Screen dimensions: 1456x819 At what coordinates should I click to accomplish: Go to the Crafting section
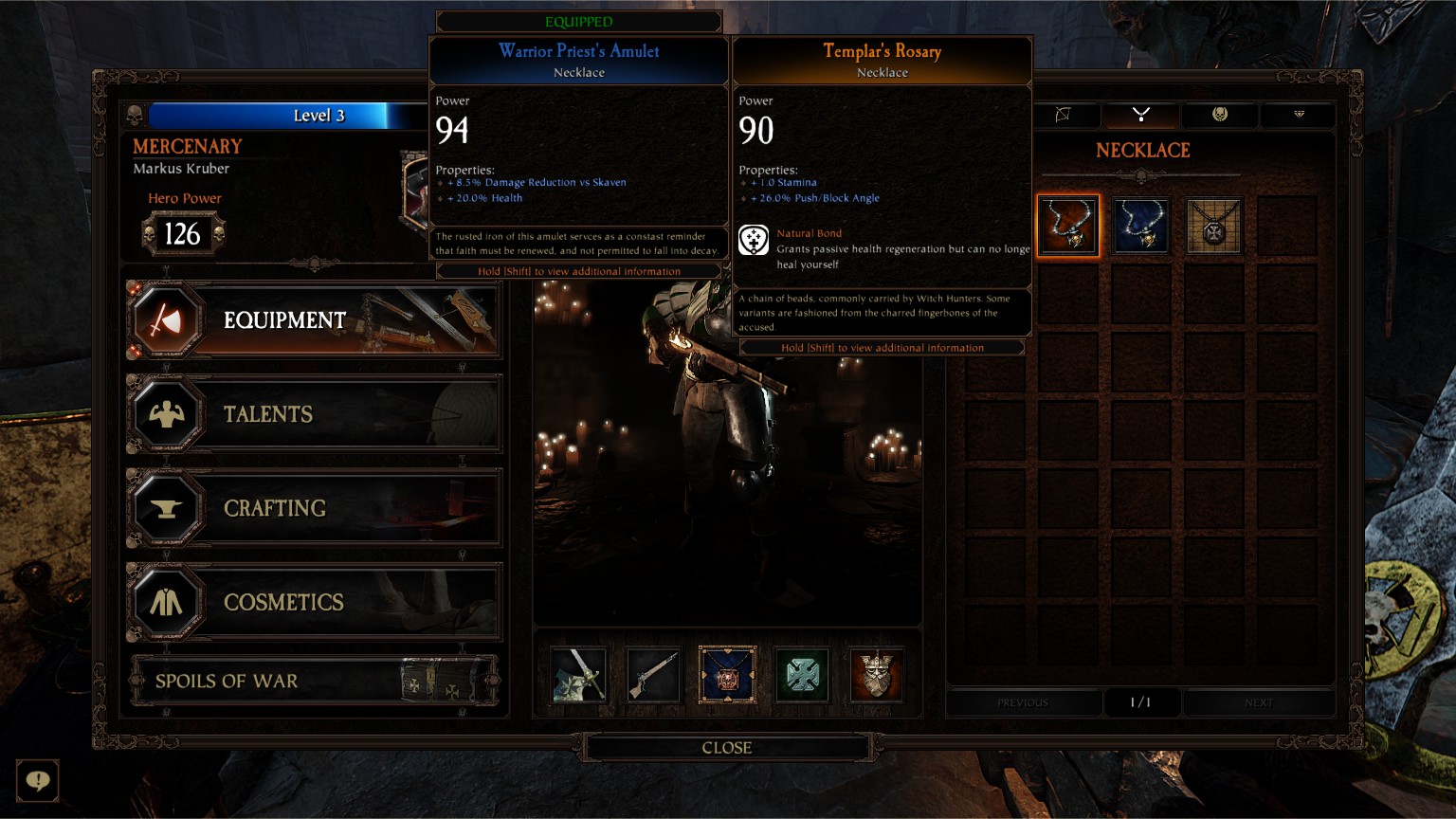click(x=313, y=508)
